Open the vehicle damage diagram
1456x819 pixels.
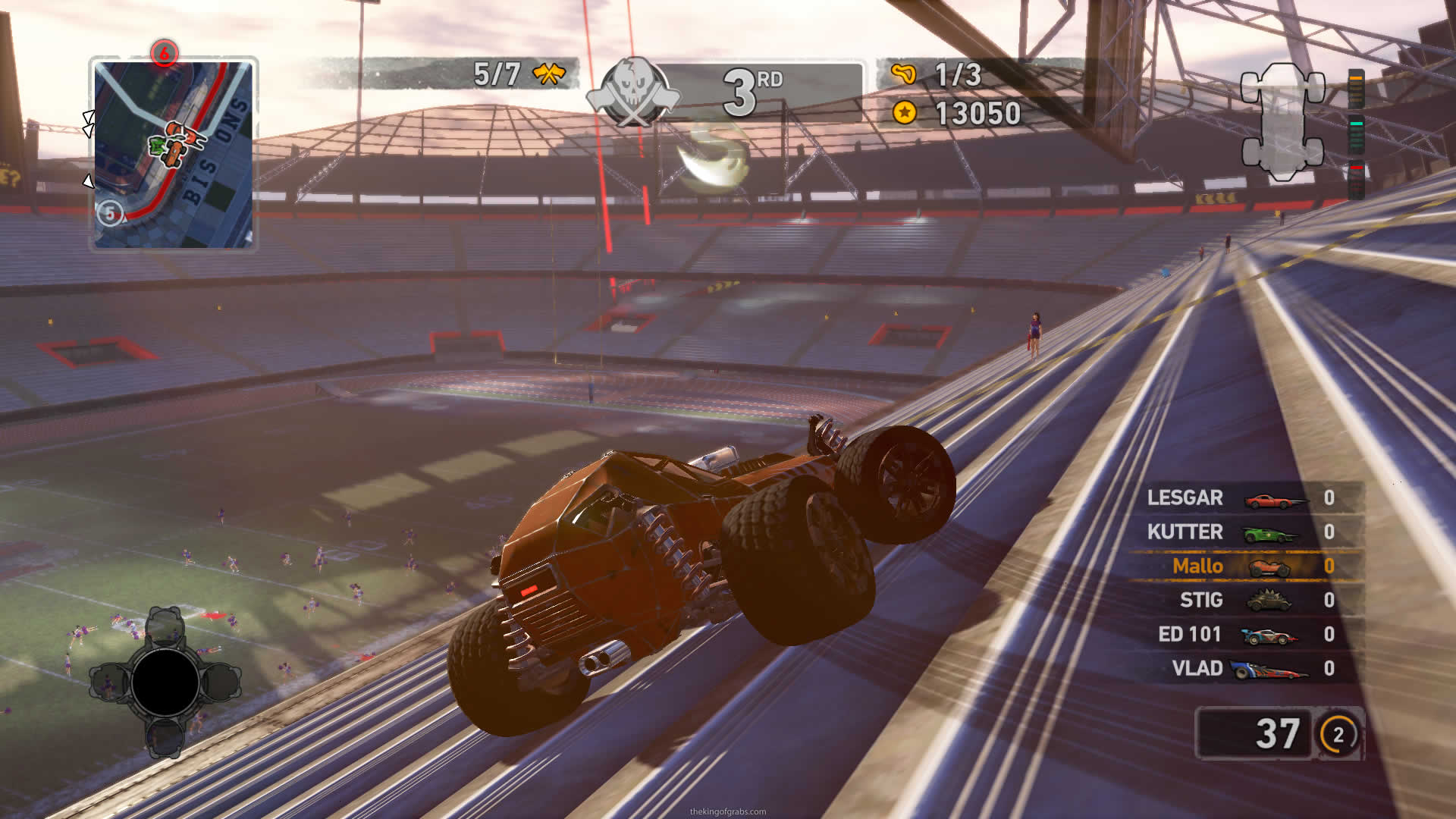click(x=1282, y=121)
